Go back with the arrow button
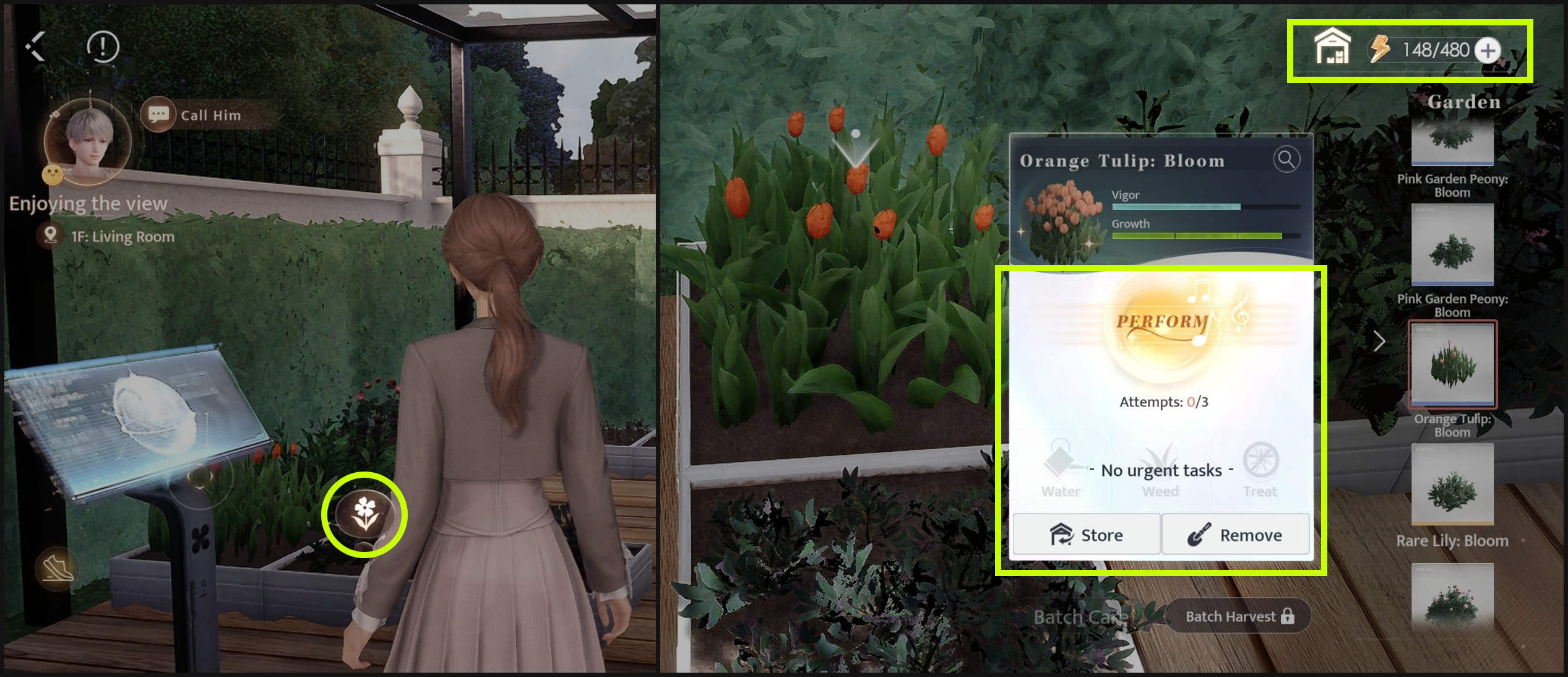Viewport: 1568px width, 677px height. coord(36,46)
